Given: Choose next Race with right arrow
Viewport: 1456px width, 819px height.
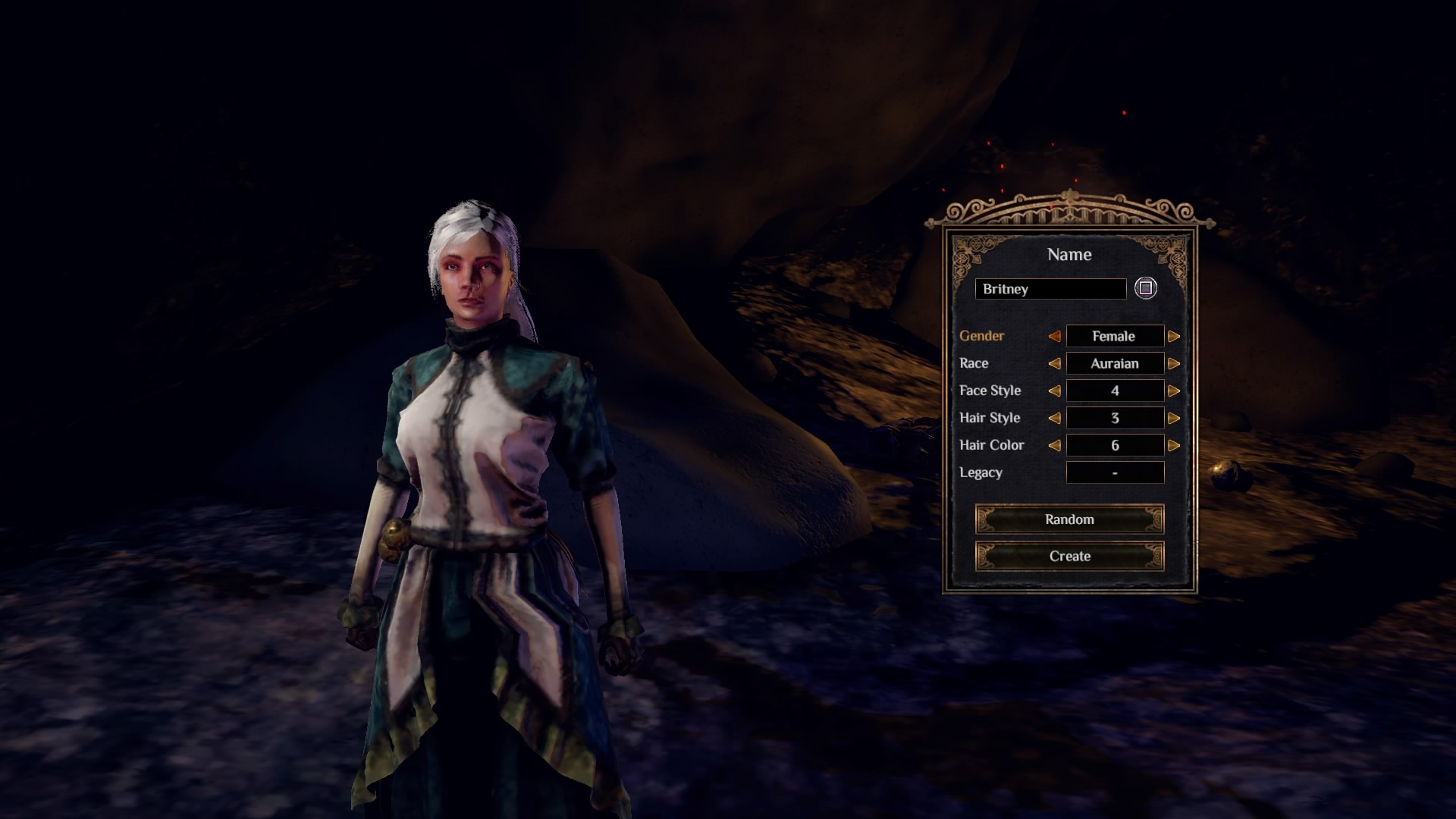Looking at the screenshot, I should point(1174,363).
